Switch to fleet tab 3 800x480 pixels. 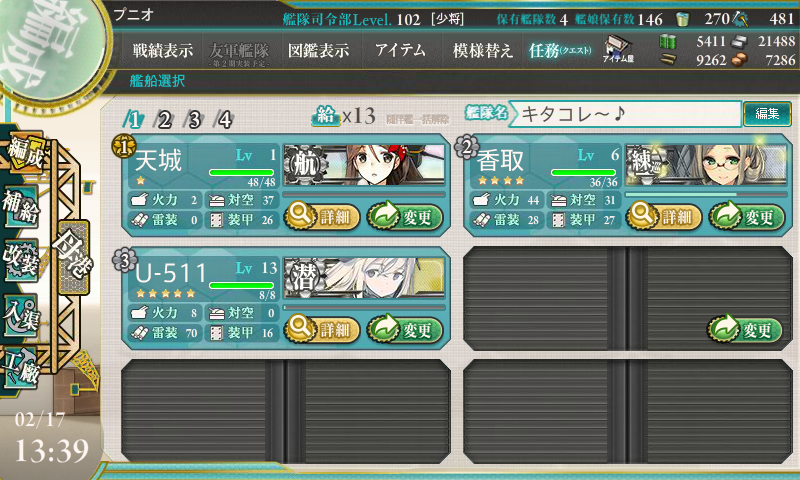click(x=195, y=120)
